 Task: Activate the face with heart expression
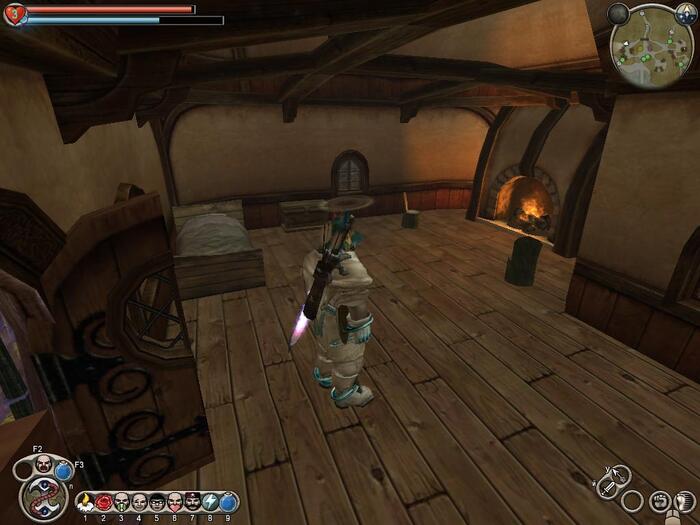175,502
